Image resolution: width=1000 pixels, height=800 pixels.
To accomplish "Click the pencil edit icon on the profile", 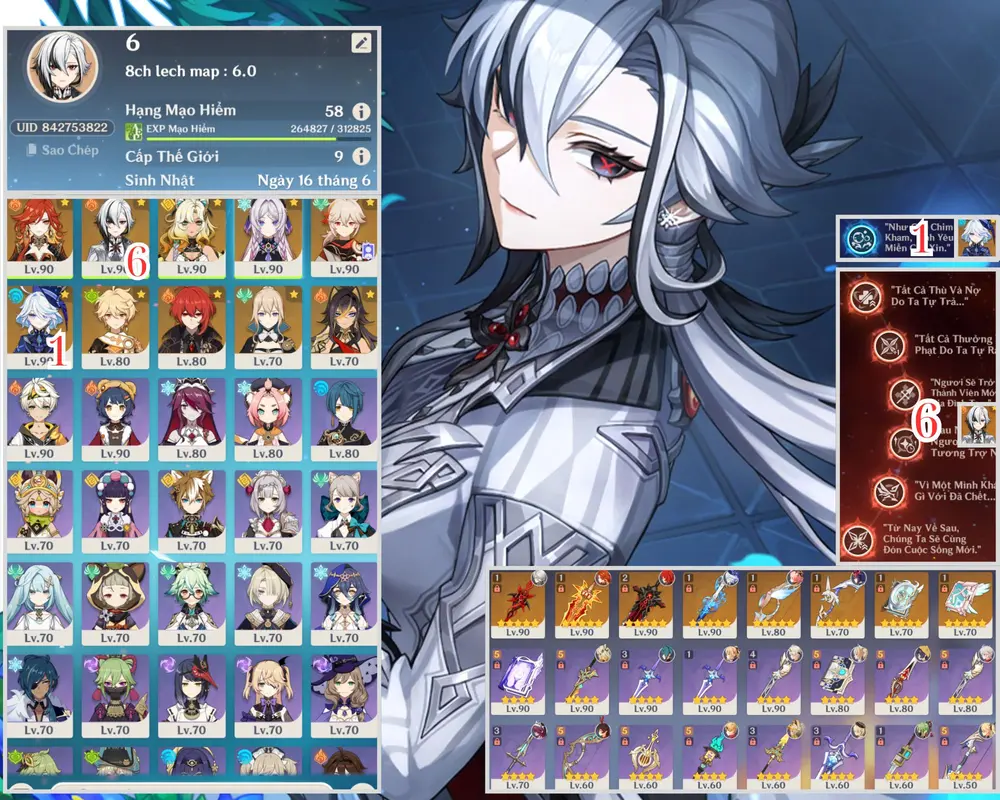I will point(360,43).
